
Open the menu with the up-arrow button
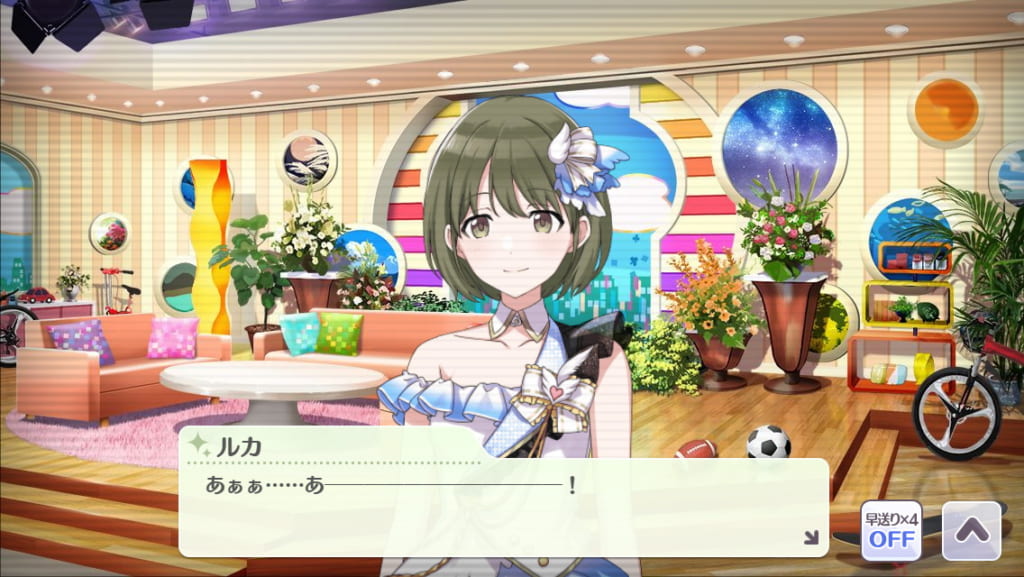tap(971, 530)
